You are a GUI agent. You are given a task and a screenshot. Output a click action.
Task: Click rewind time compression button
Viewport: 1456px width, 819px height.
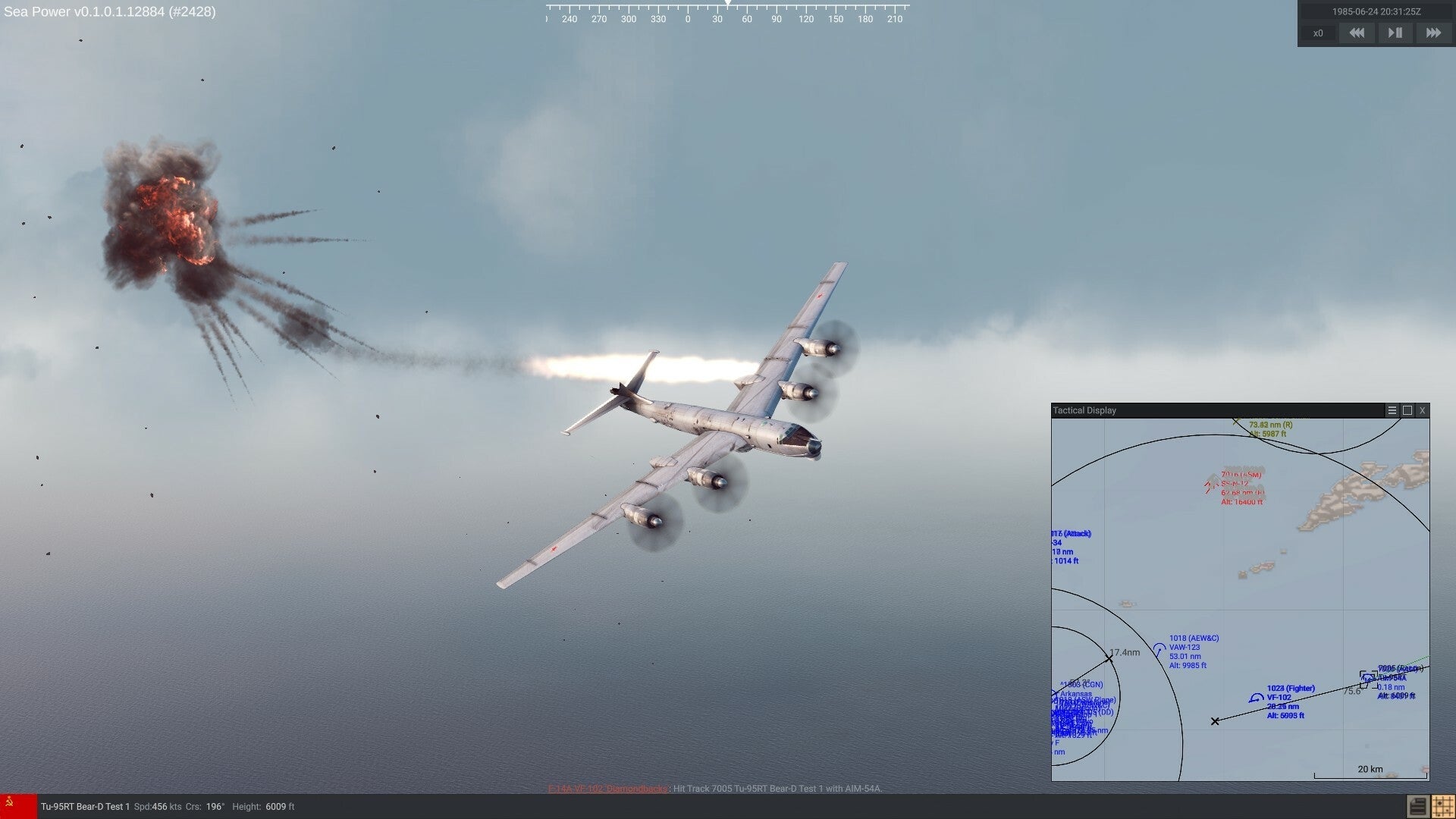pyautogui.click(x=1357, y=33)
